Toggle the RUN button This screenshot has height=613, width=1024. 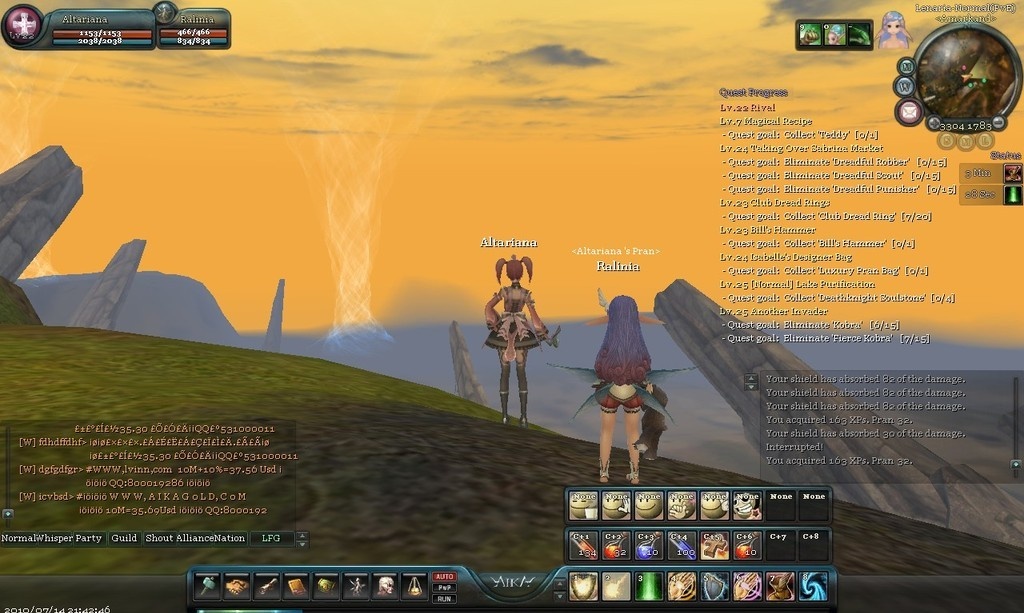[444, 598]
